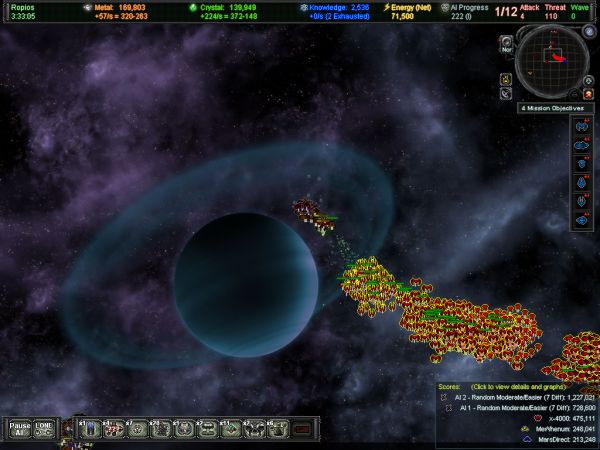The image size is (600, 450).
Task: Click the Pause All button
Action: click(19, 428)
